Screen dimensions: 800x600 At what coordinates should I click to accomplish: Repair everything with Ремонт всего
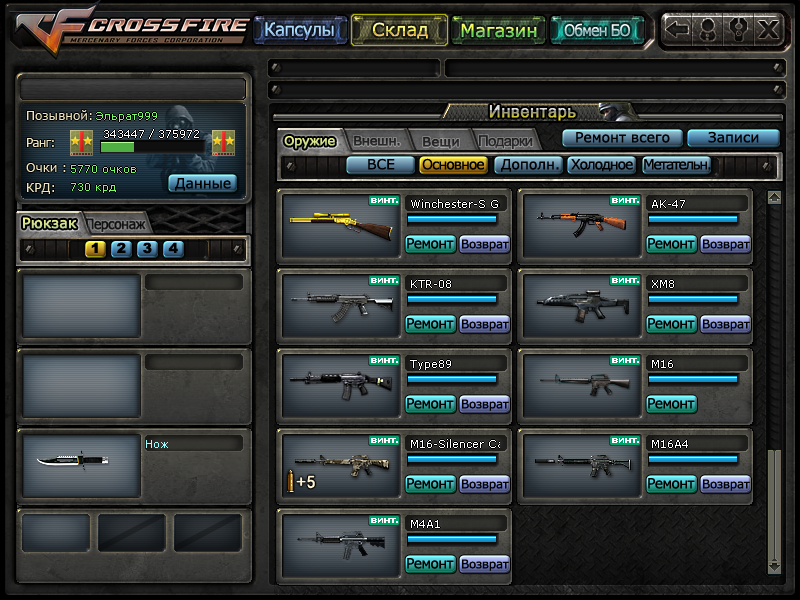(622, 138)
